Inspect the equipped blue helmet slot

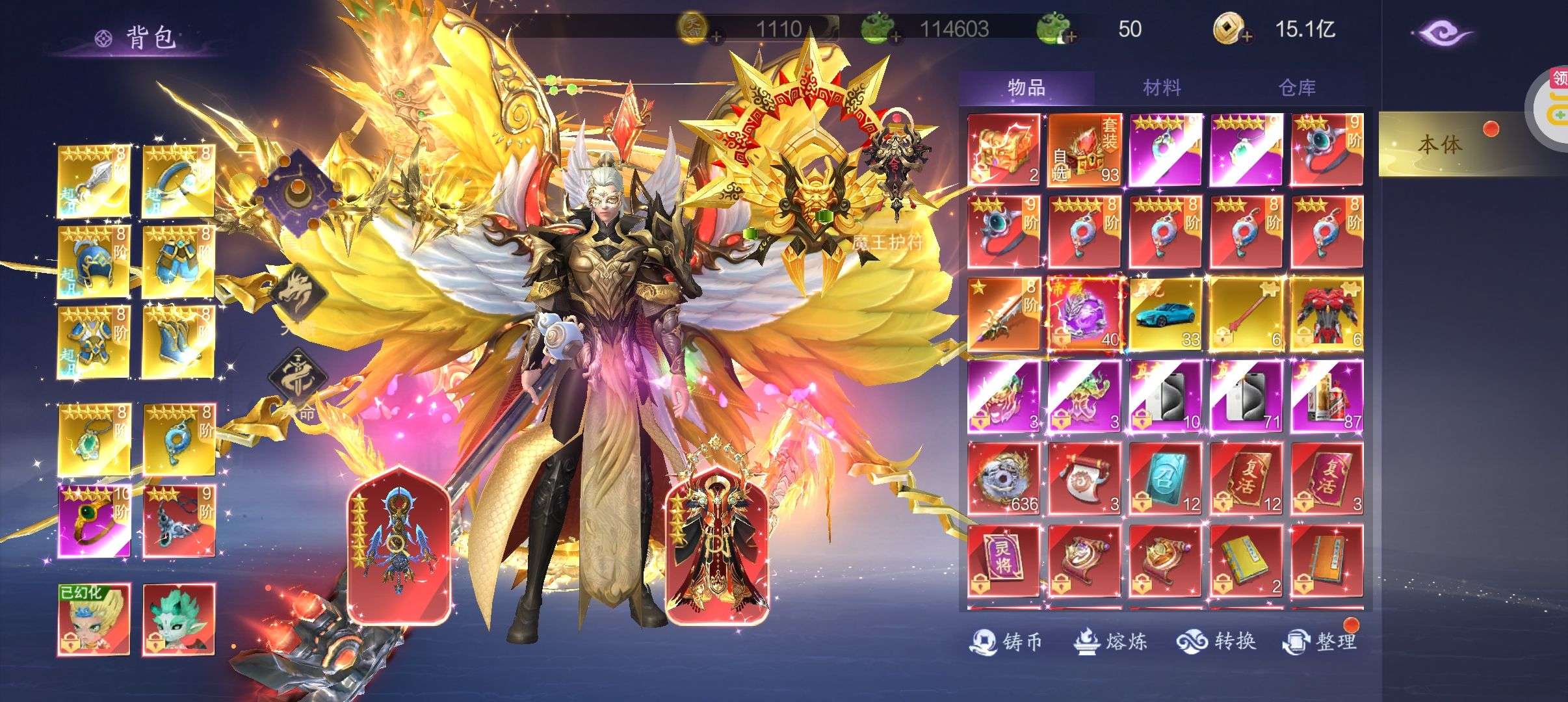(x=94, y=262)
